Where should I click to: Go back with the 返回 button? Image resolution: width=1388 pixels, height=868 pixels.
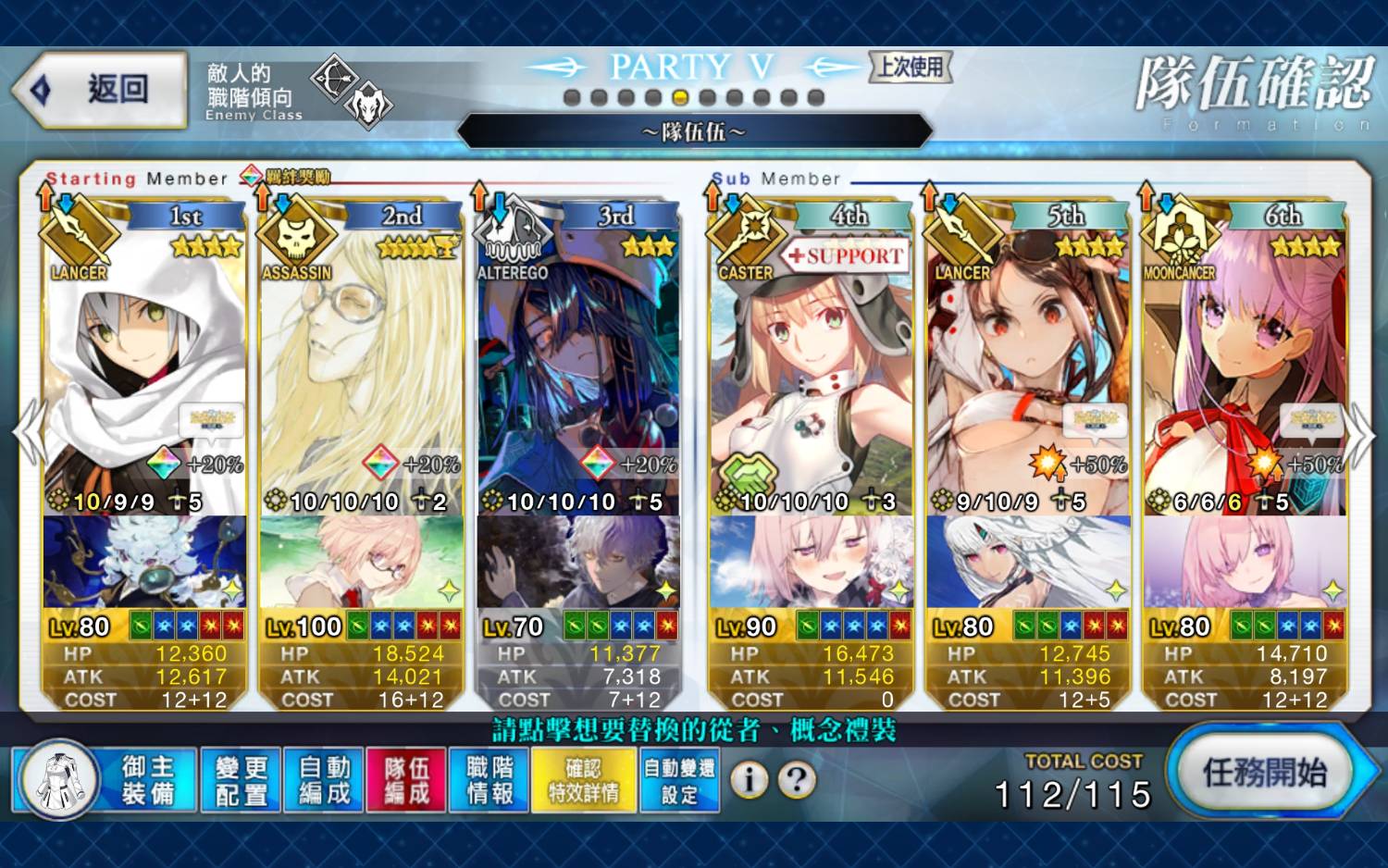102,90
